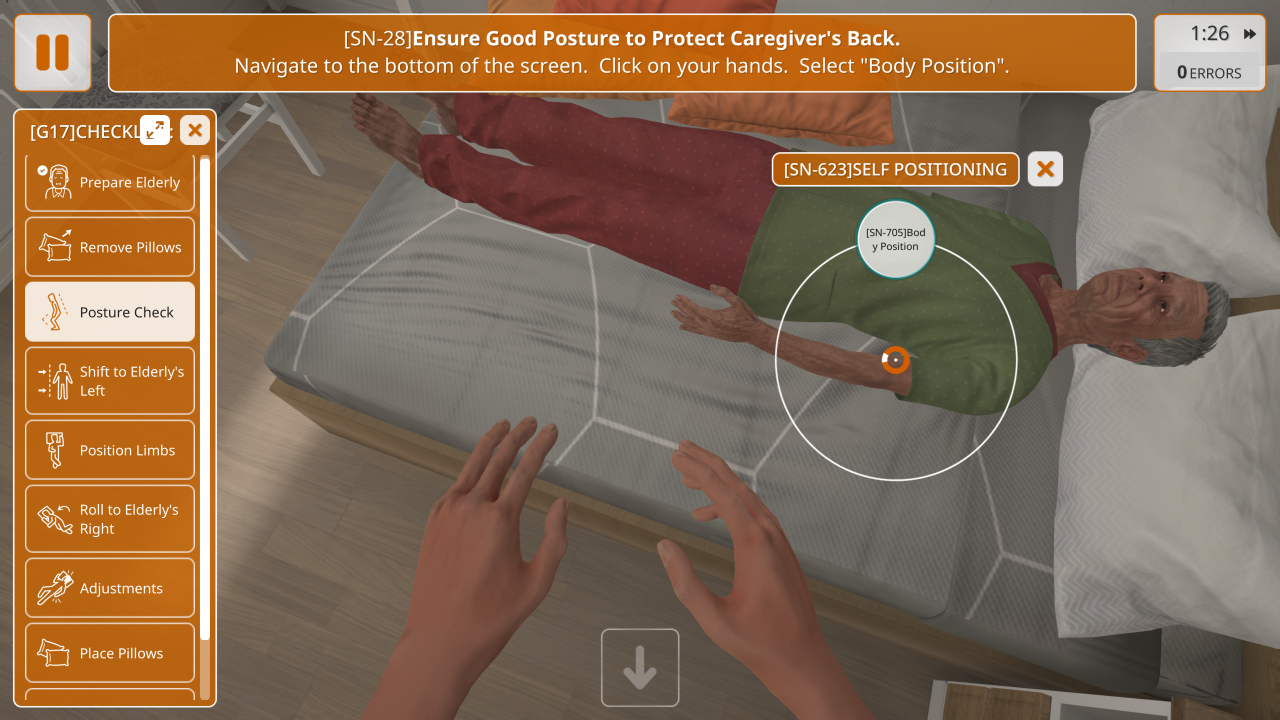Select the Body Position option
The height and width of the screenshot is (720, 1280).
click(x=896, y=239)
